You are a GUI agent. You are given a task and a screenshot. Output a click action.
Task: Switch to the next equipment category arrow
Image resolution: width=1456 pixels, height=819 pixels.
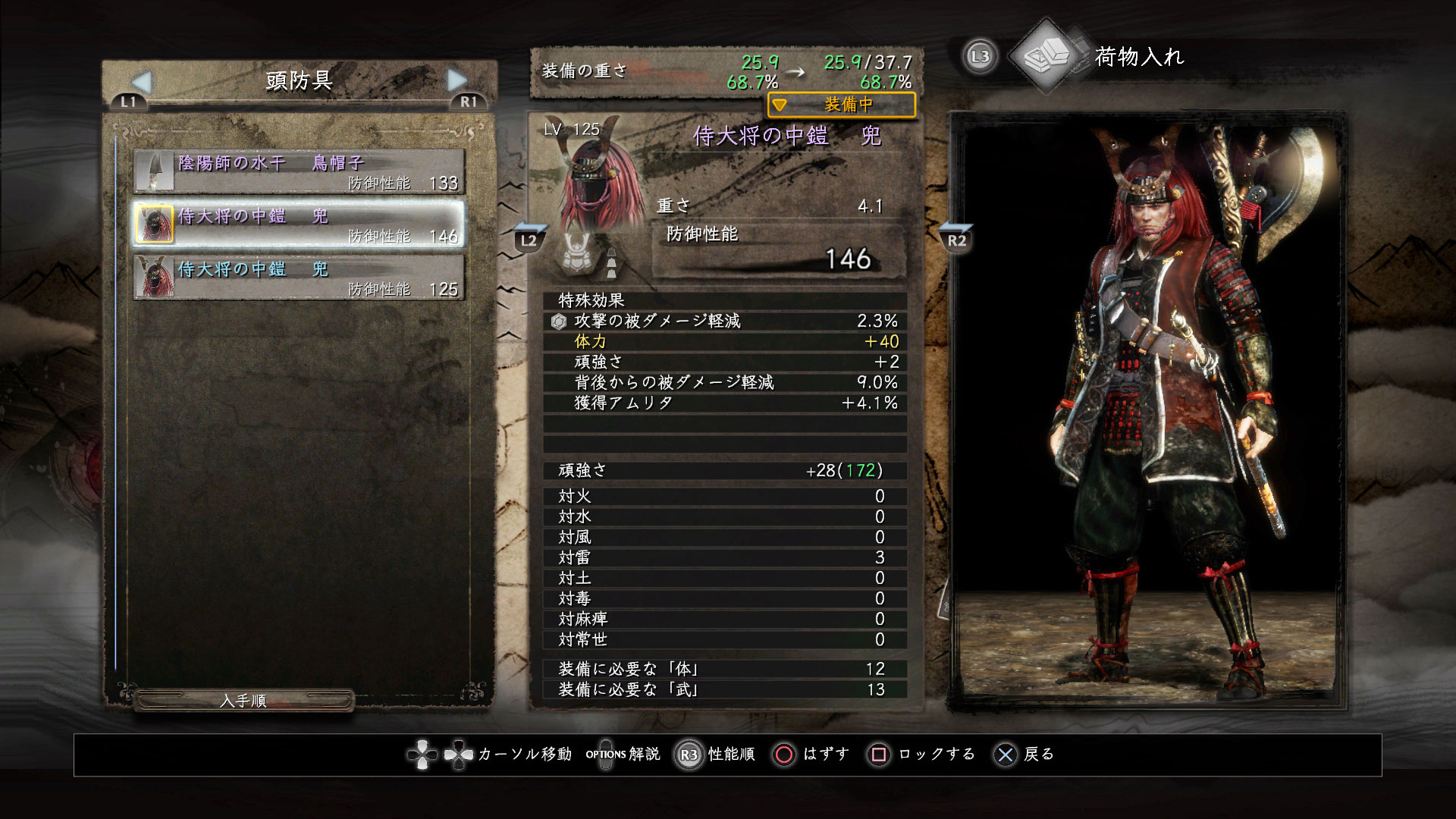pyautogui.click(x=457, y=80)
